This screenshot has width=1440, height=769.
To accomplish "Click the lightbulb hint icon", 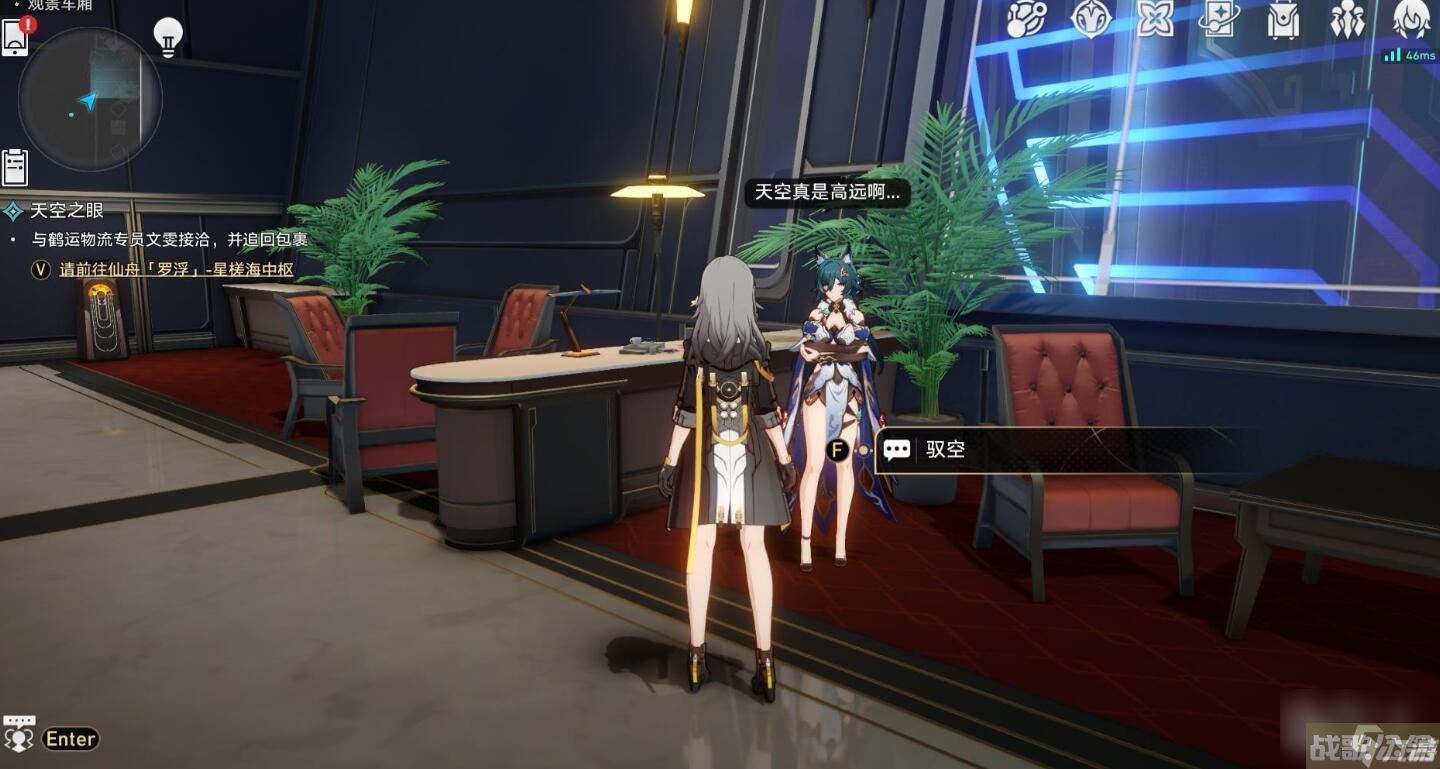I will tap(168, 36).
